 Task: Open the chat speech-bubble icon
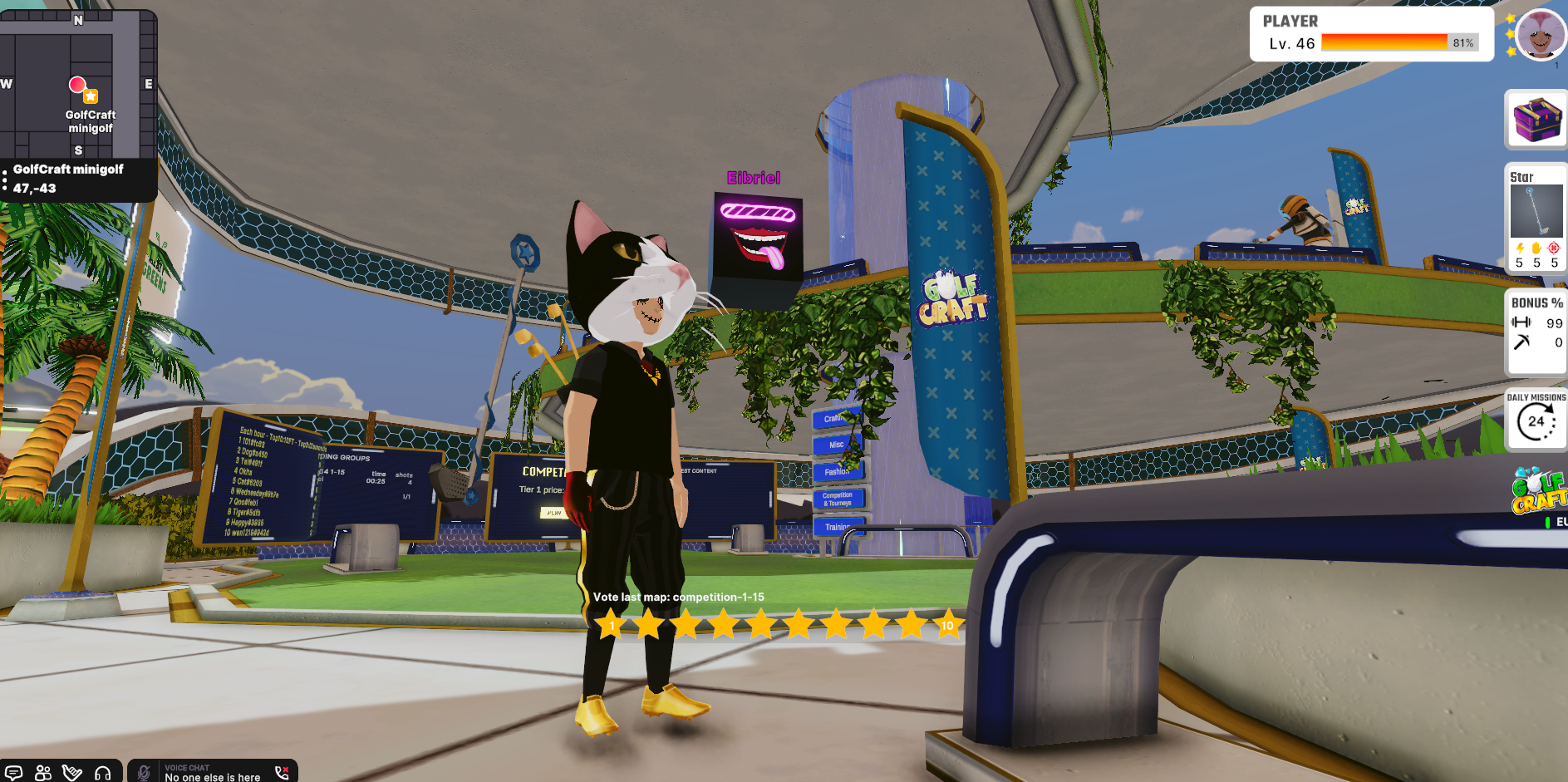pyautogui.click(x=13, y=773)
